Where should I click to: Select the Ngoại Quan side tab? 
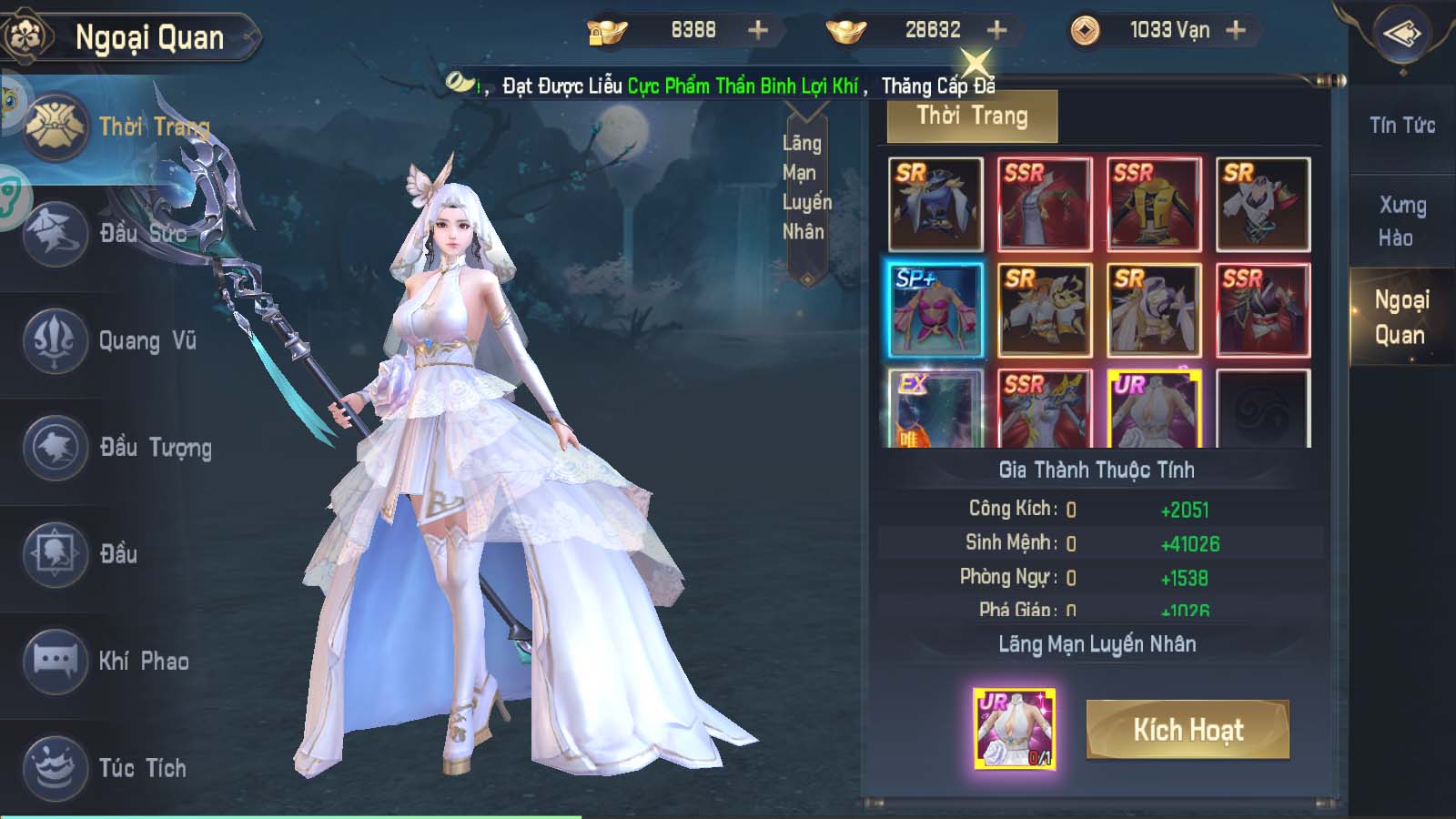click(x=1401, y=317)
